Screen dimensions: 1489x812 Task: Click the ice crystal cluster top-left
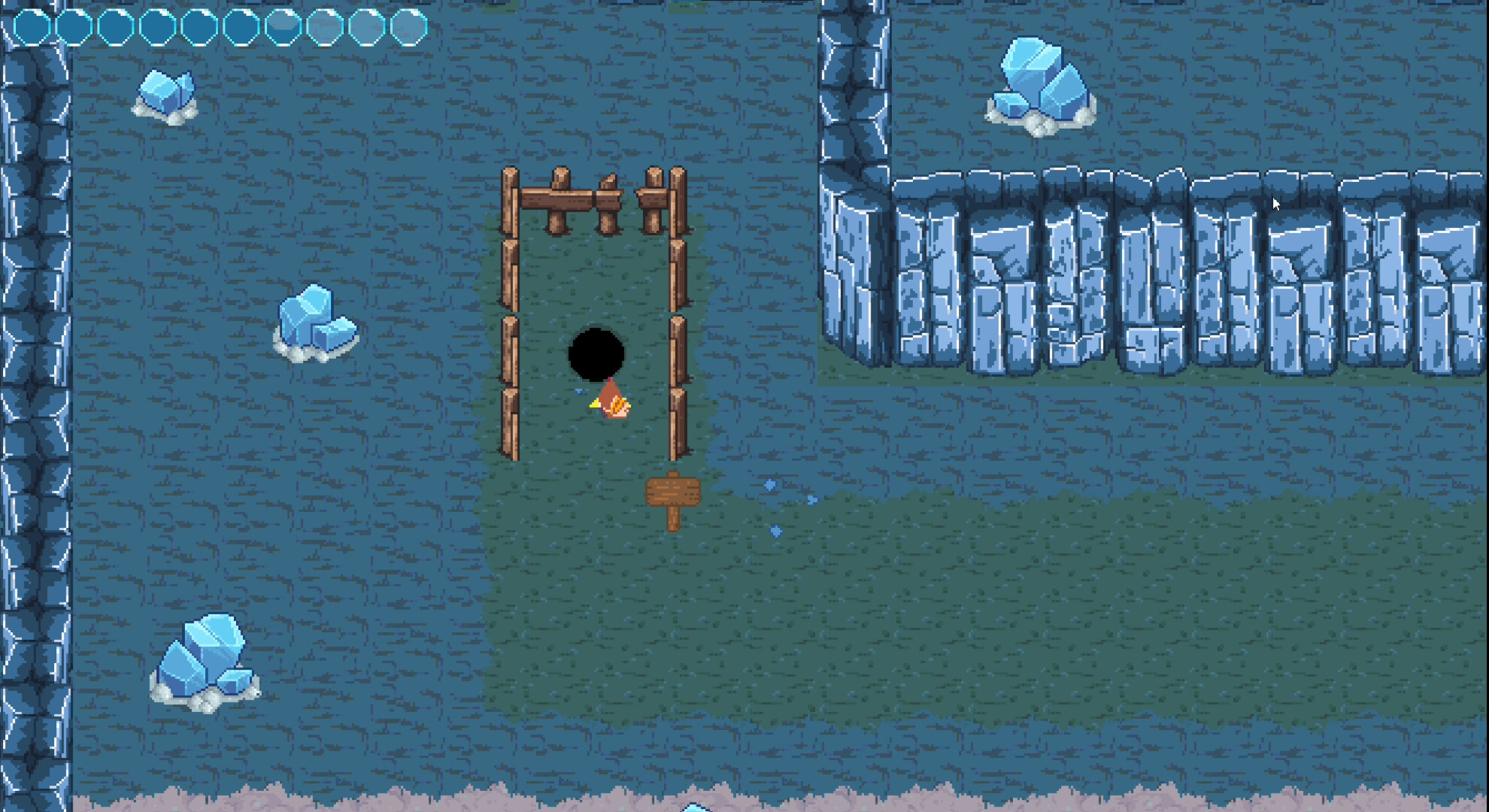click(167, 94)
